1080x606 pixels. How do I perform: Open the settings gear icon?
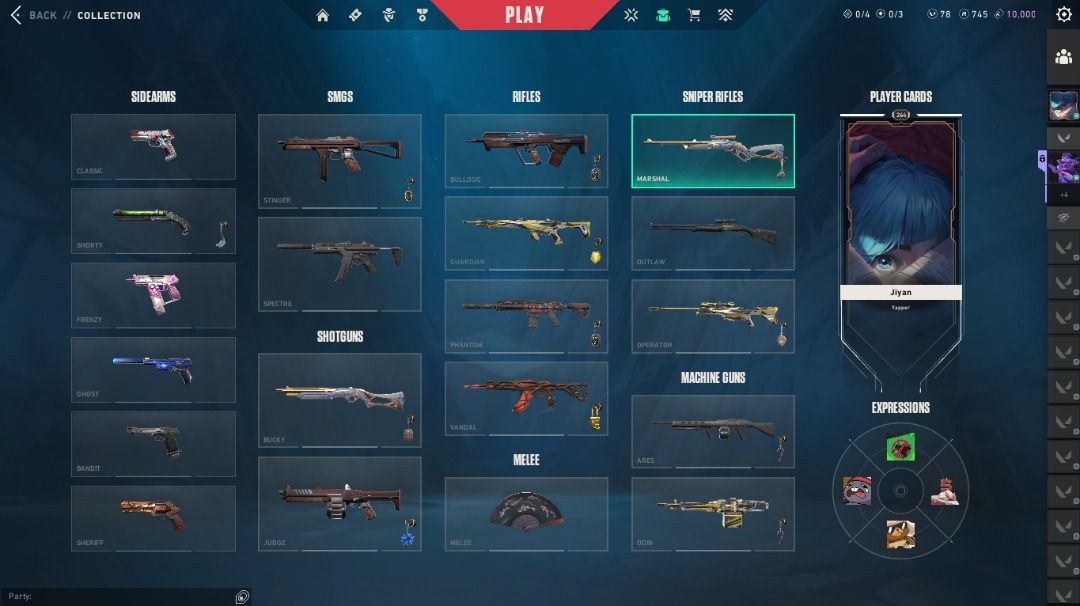(1064, 14)
